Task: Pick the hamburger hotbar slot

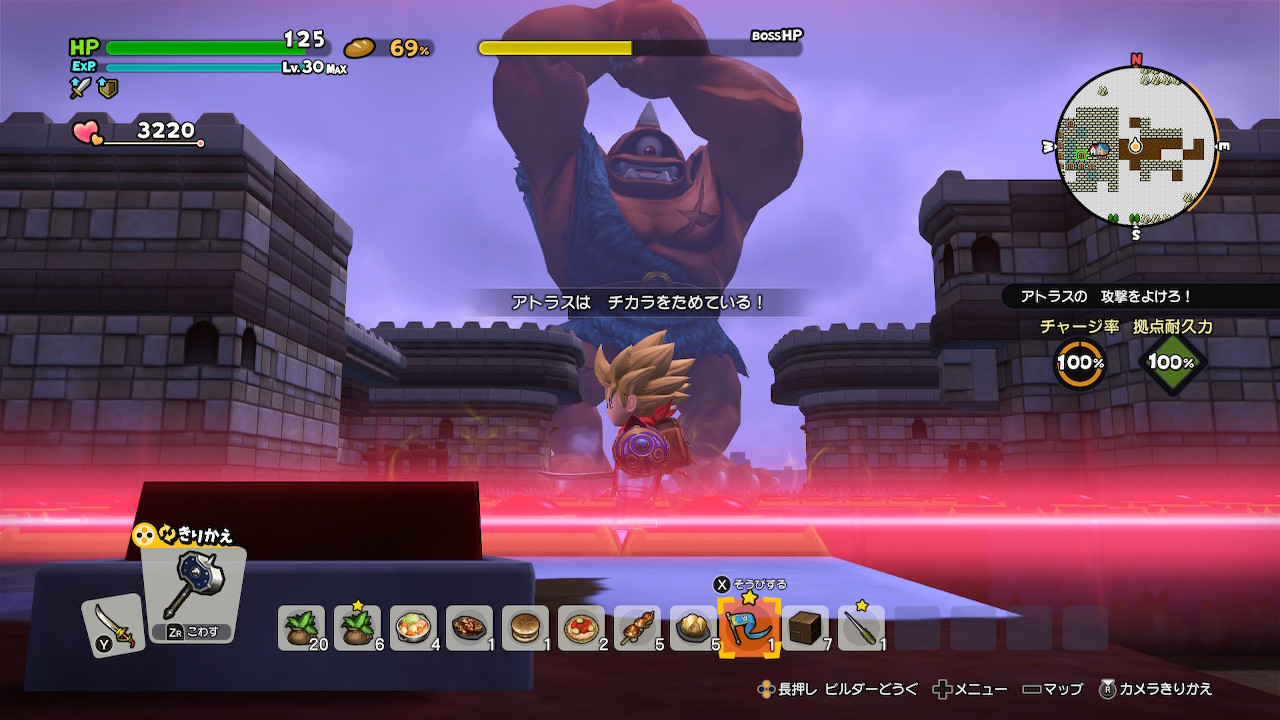Action: coord(525,628)
